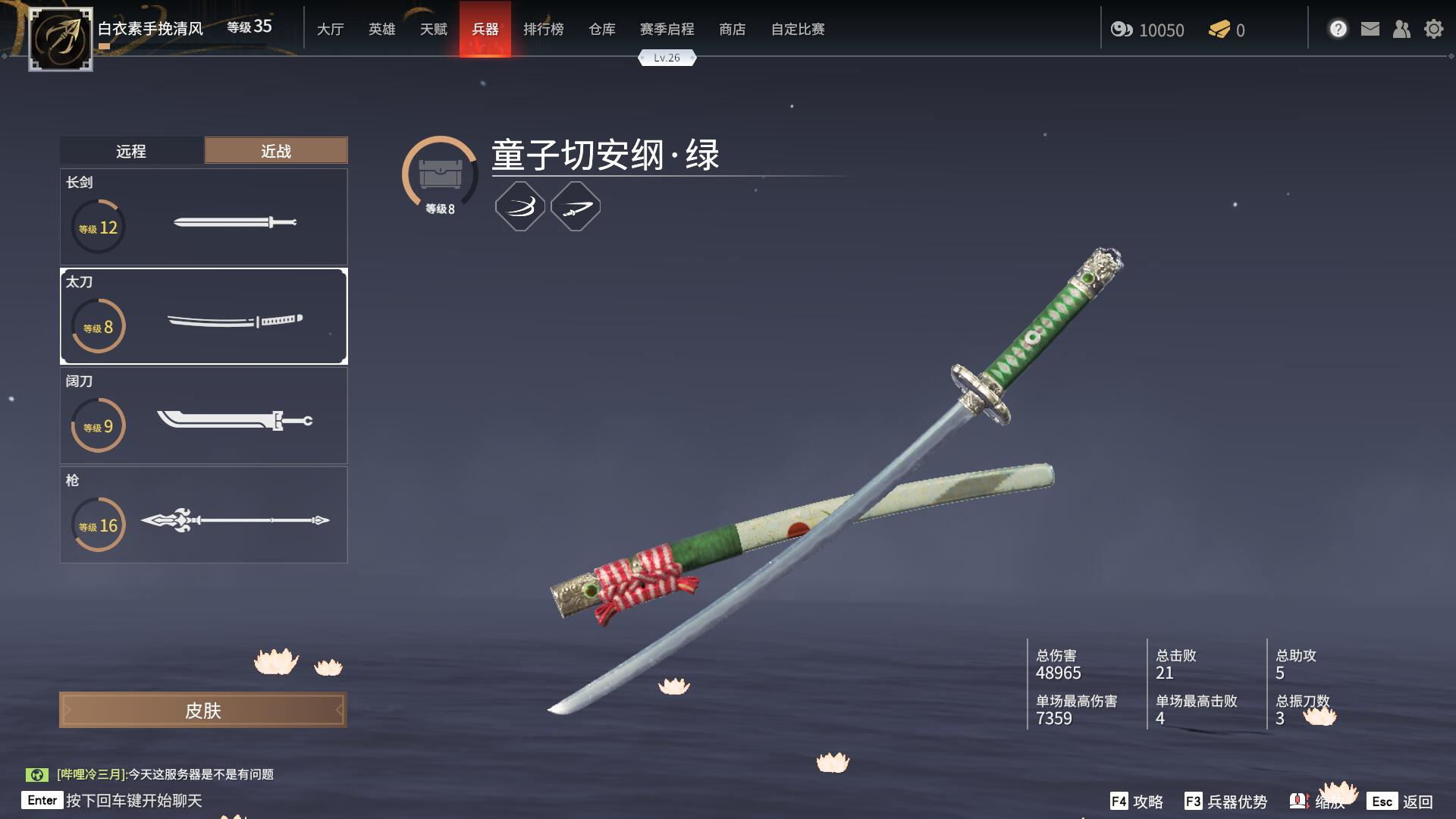Click the F3 兵器优势 button
Viewport: 1456px width, 819px height.
coord(1228,800)
